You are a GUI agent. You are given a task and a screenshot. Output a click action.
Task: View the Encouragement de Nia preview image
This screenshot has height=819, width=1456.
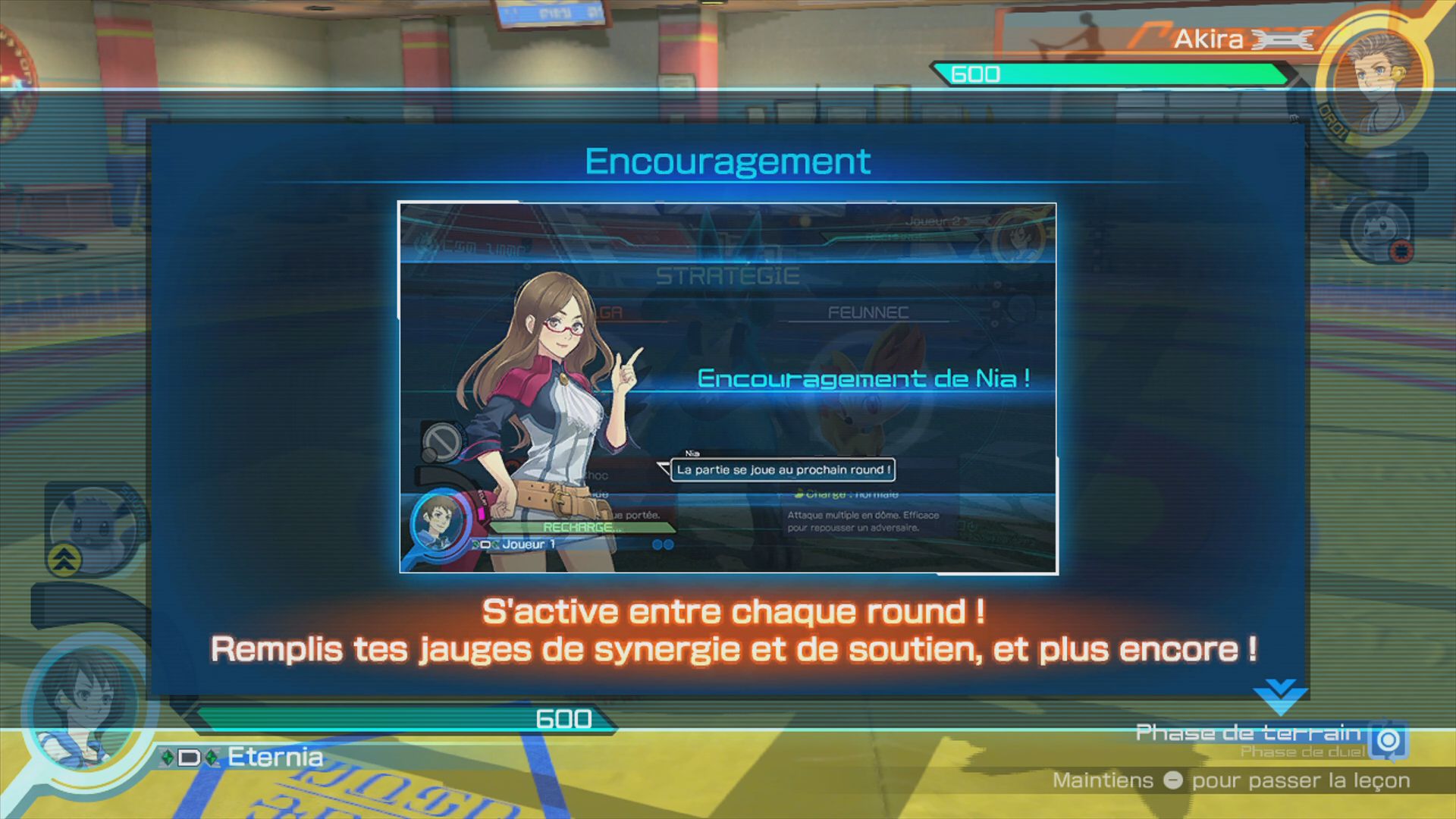[727, 388]
